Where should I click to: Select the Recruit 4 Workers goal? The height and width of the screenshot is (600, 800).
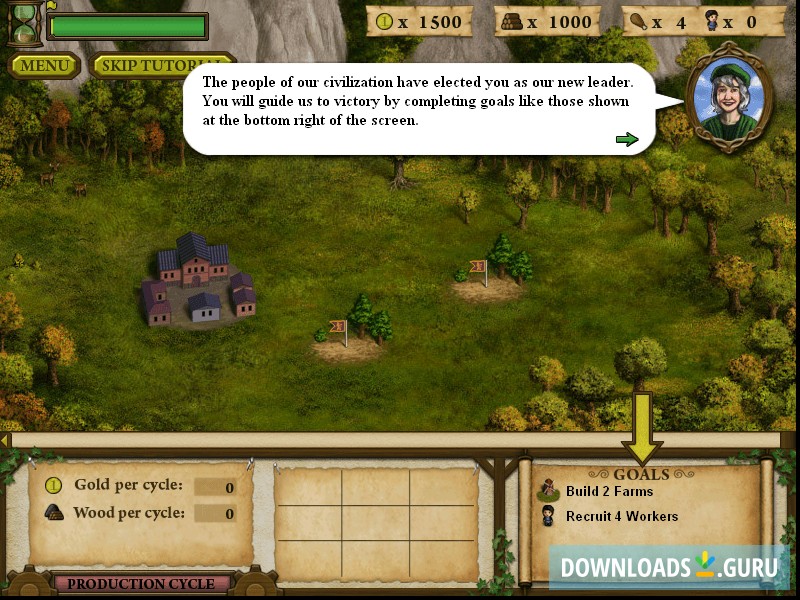click(x=621, y=516)
